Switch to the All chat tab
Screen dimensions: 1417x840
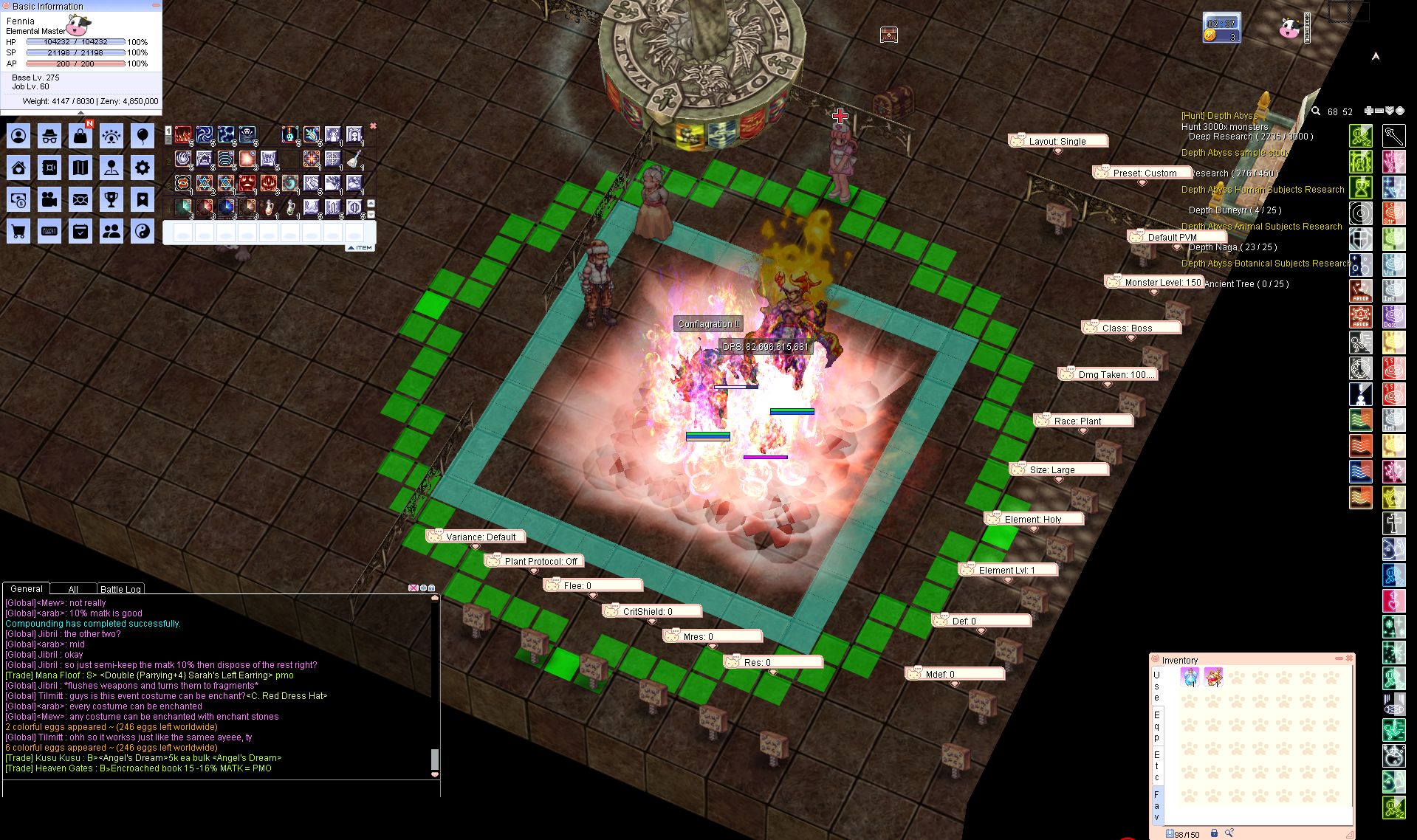(73, 589)
